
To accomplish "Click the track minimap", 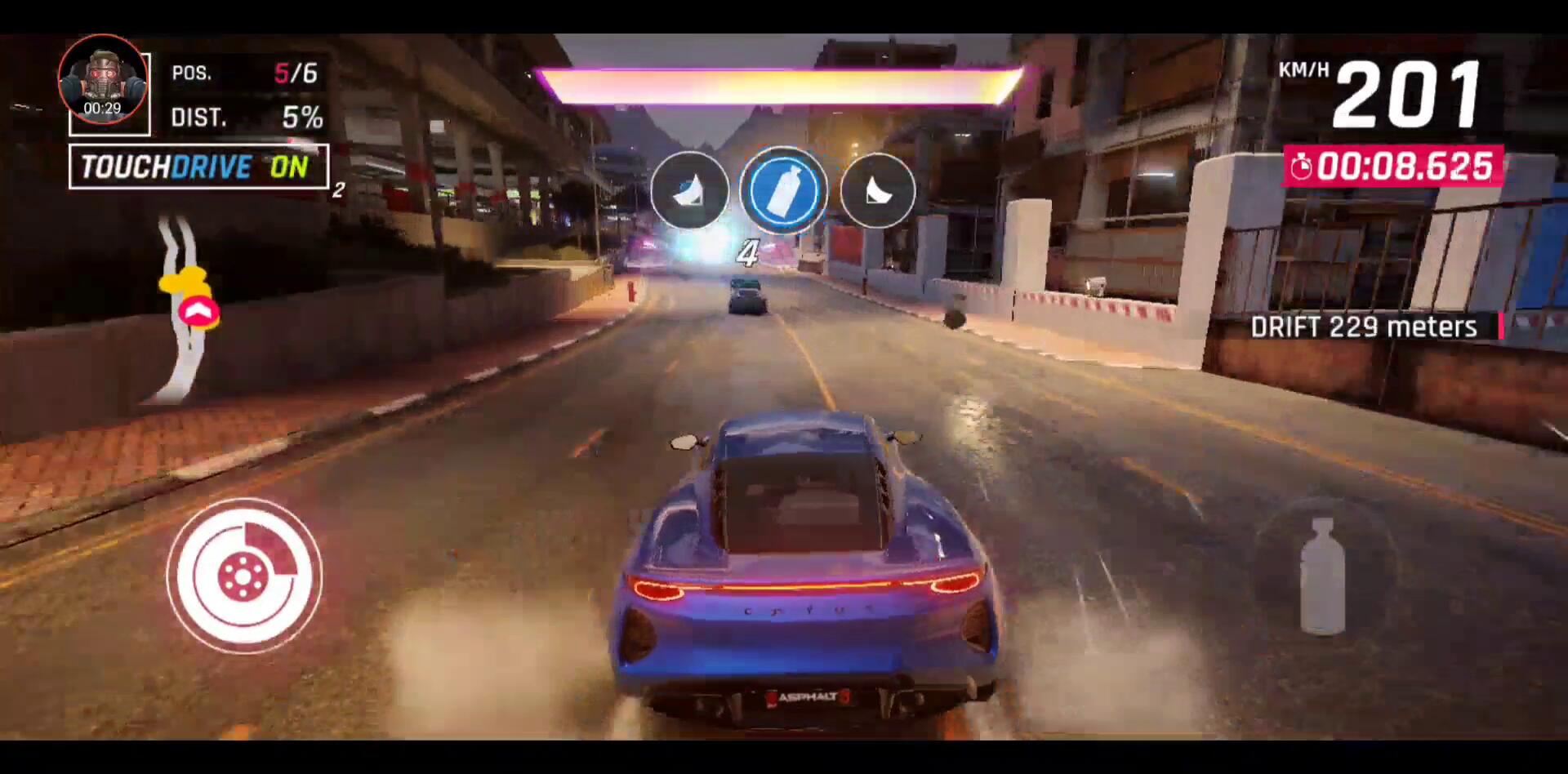I will click(x=181, y=310).
